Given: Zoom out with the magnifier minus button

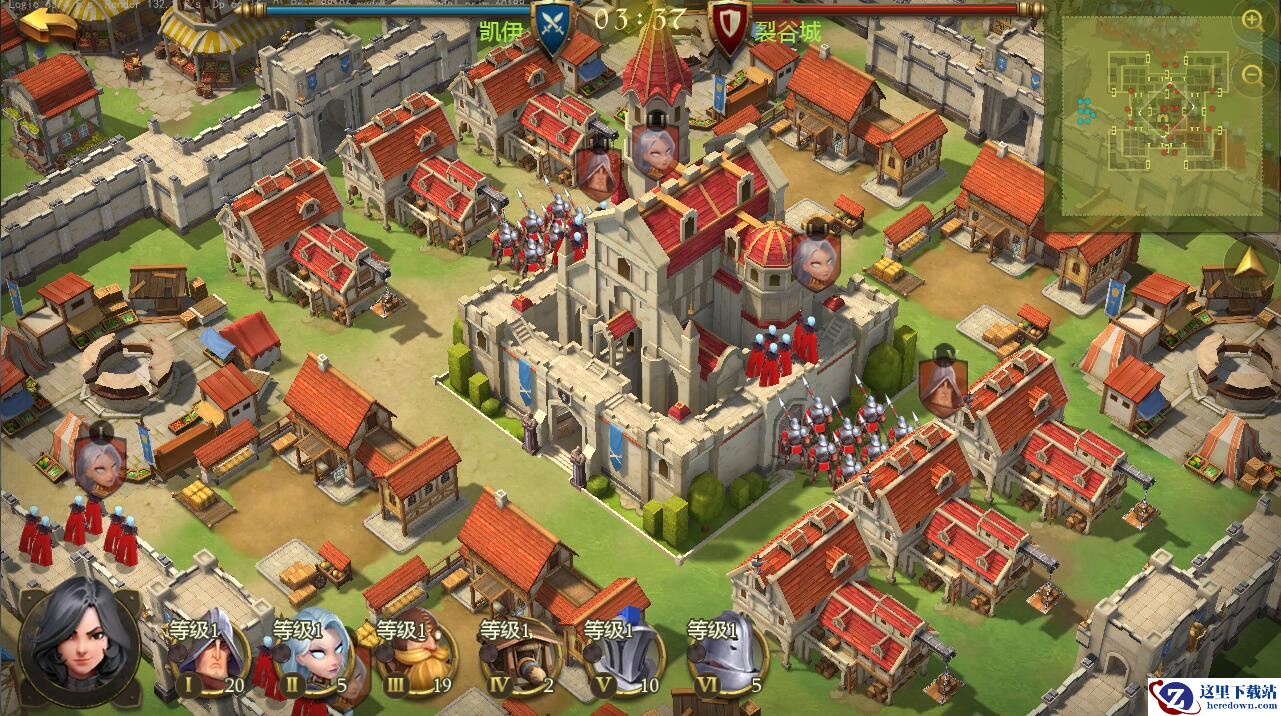Looking at the screenshot, I should [x=1252, y=73].
